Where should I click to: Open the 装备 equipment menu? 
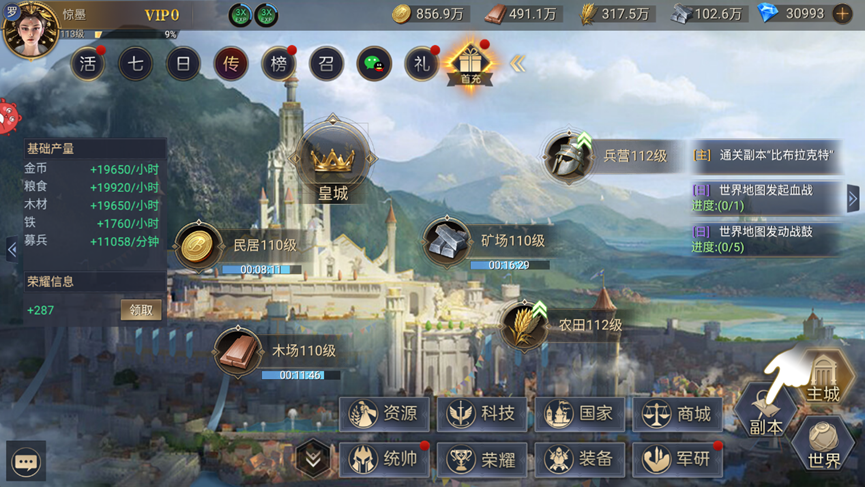coord(581,459)
